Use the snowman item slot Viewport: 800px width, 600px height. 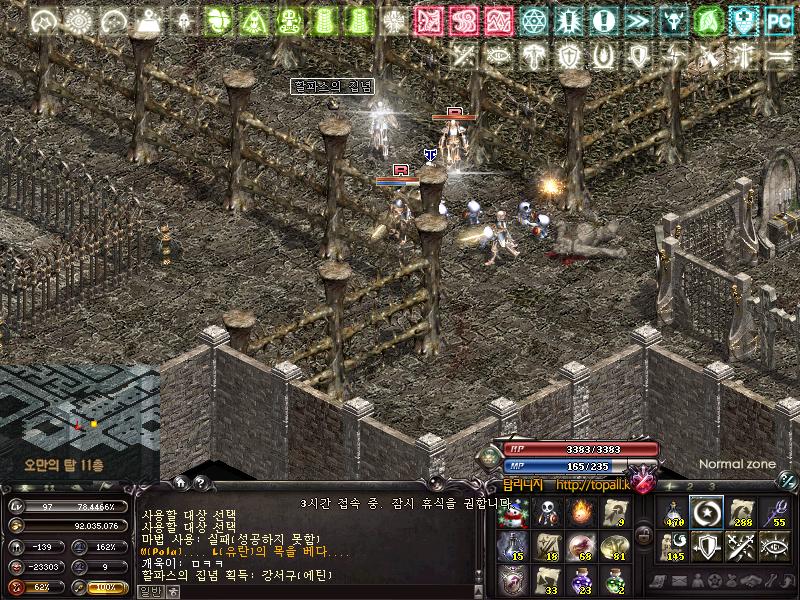[513, 514]
